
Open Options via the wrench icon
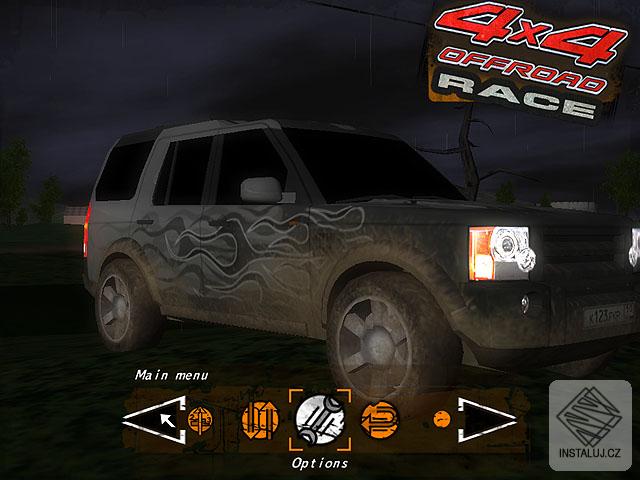point(320,419)
